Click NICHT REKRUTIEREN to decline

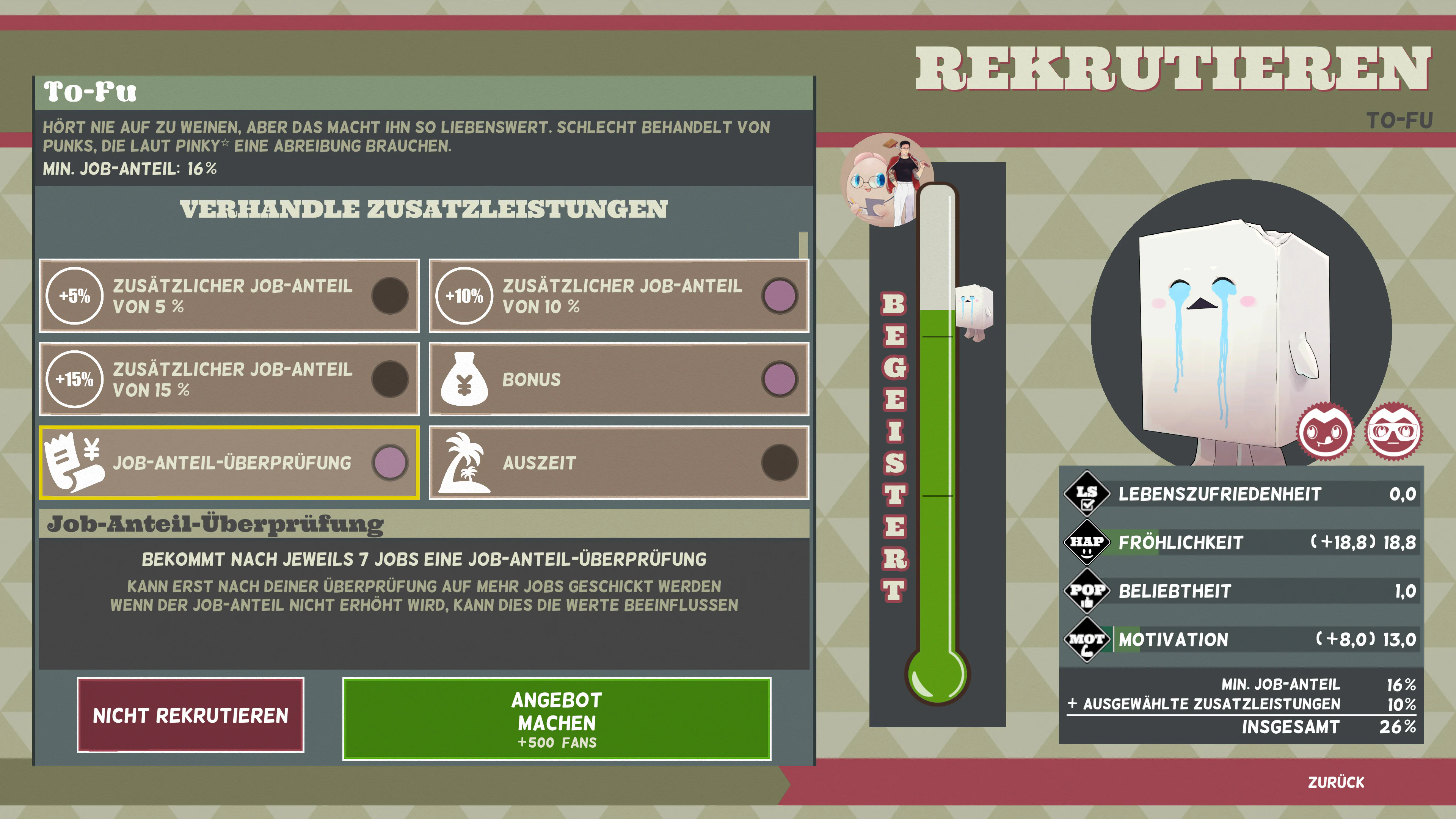click(191, 715)
